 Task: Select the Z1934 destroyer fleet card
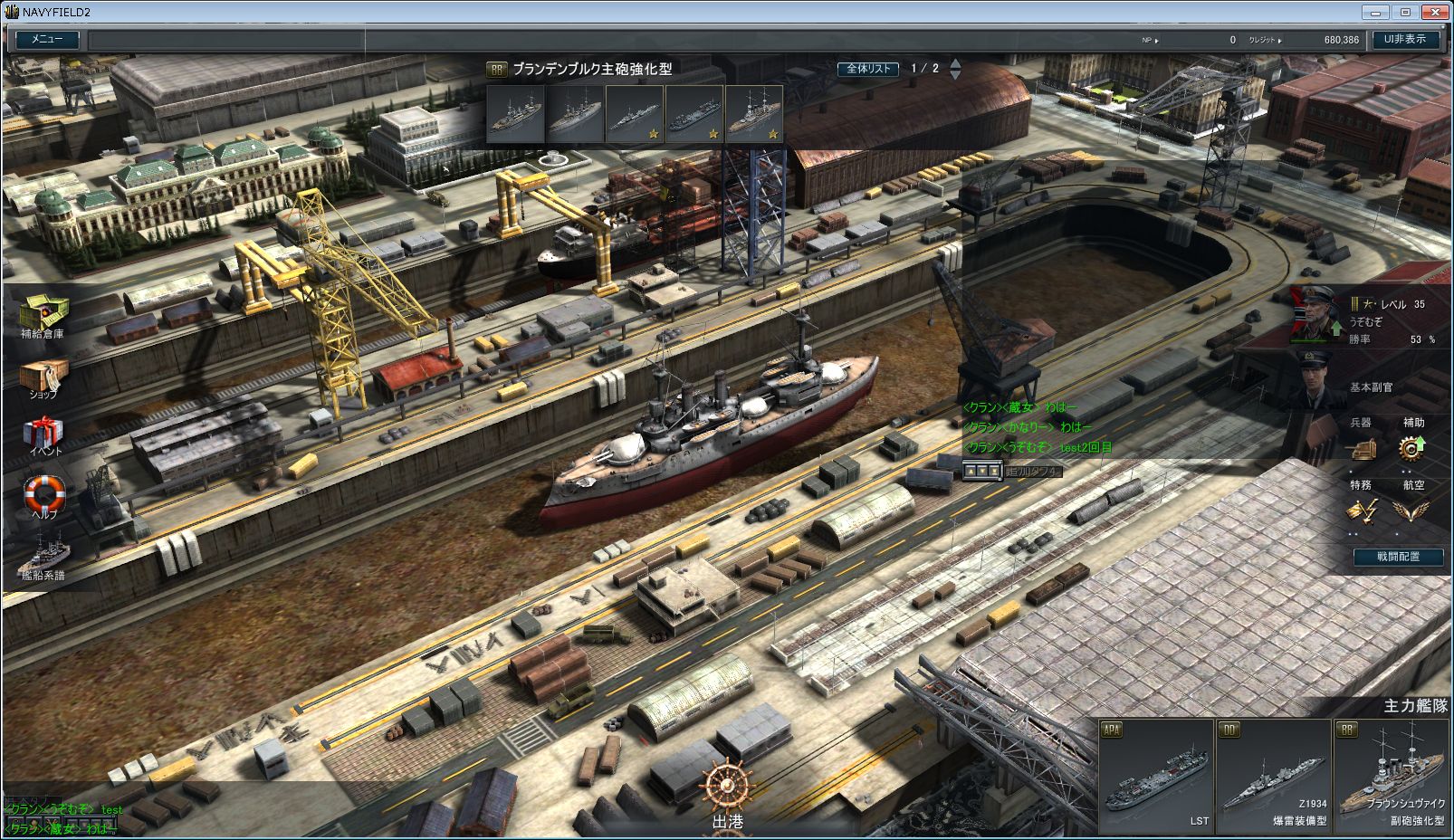pos(1274,777)
